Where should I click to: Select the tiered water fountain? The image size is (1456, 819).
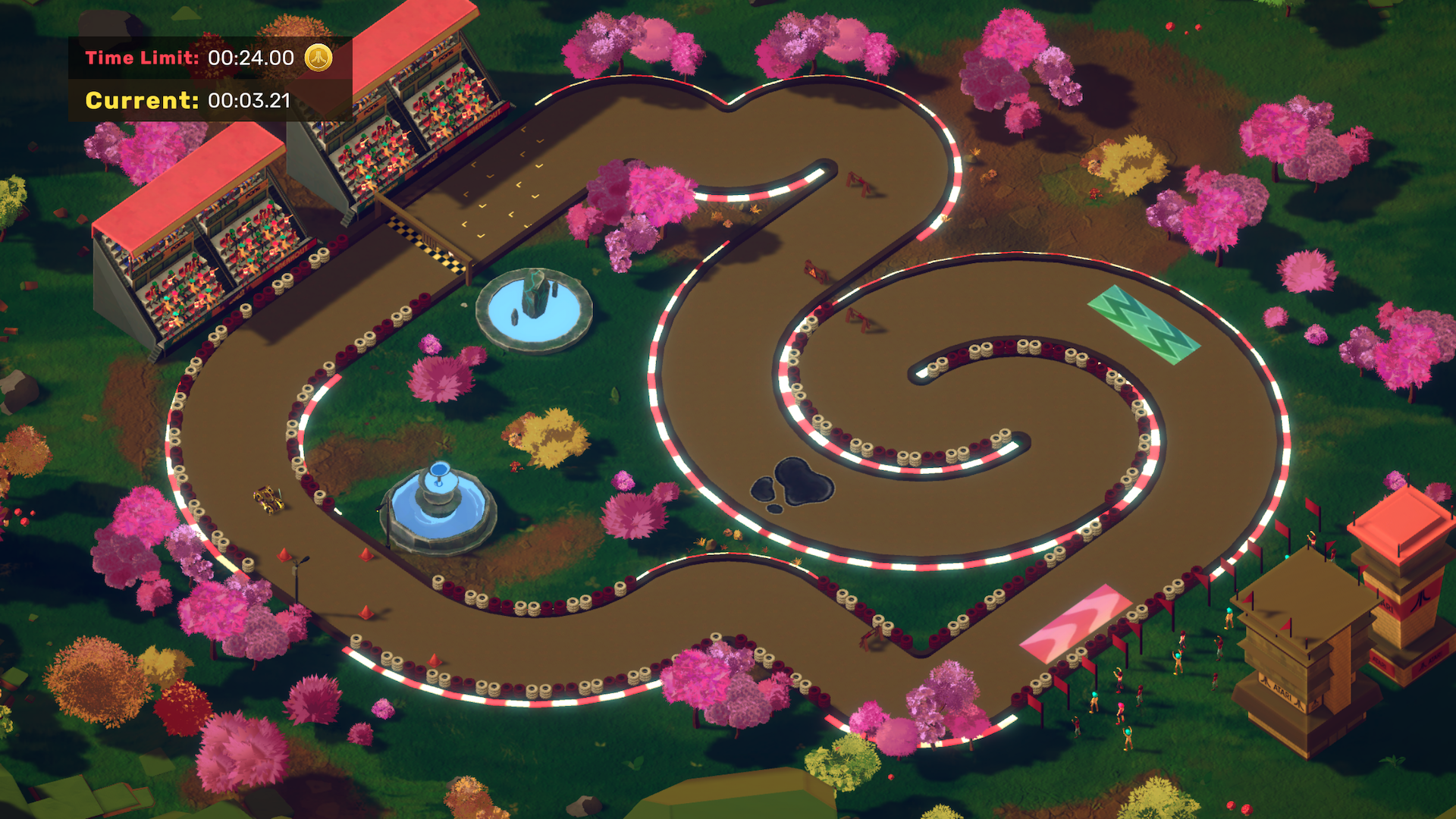pos(438,504)
